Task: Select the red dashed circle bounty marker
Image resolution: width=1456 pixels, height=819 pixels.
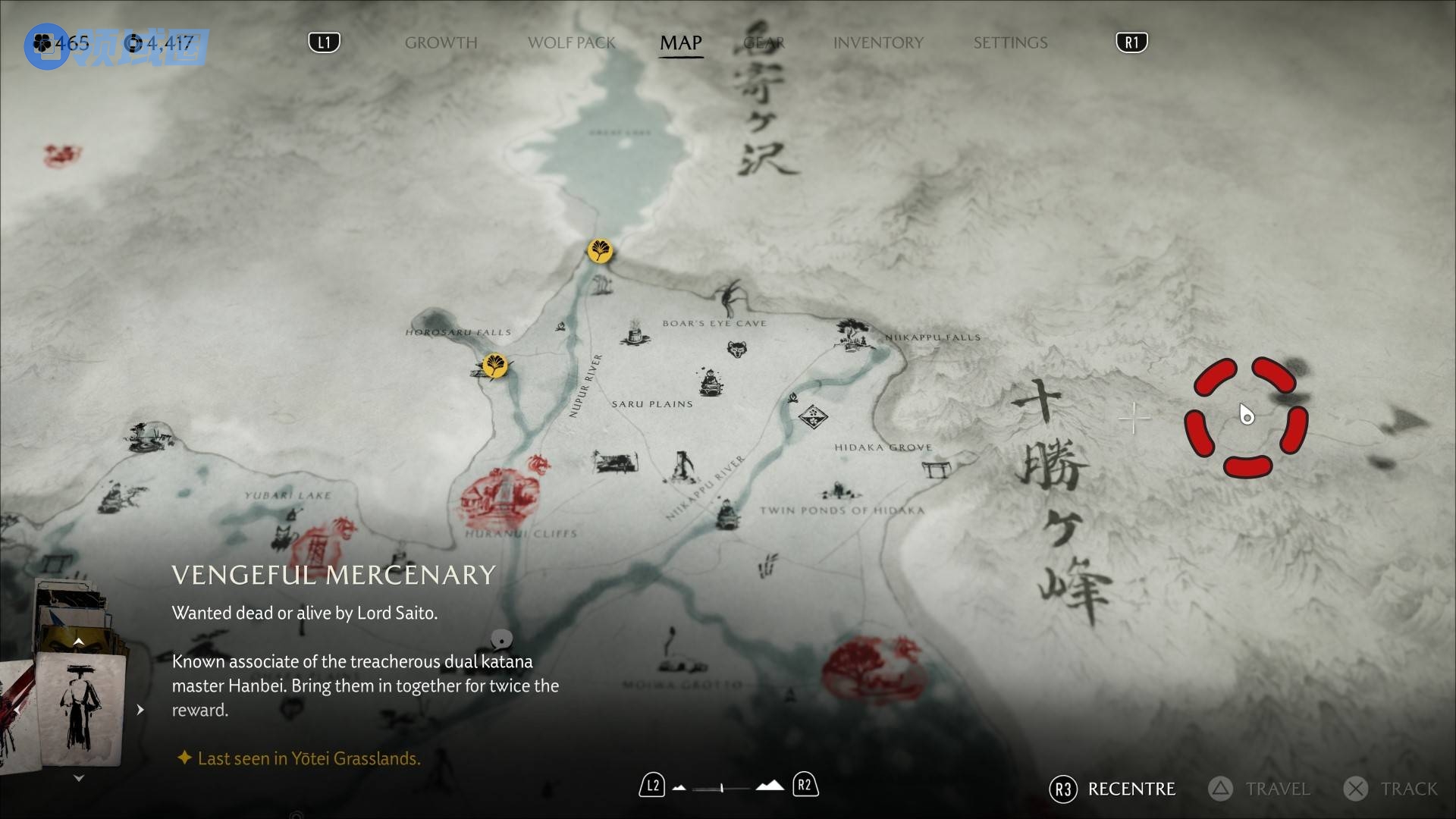Action: (1246, 417)
